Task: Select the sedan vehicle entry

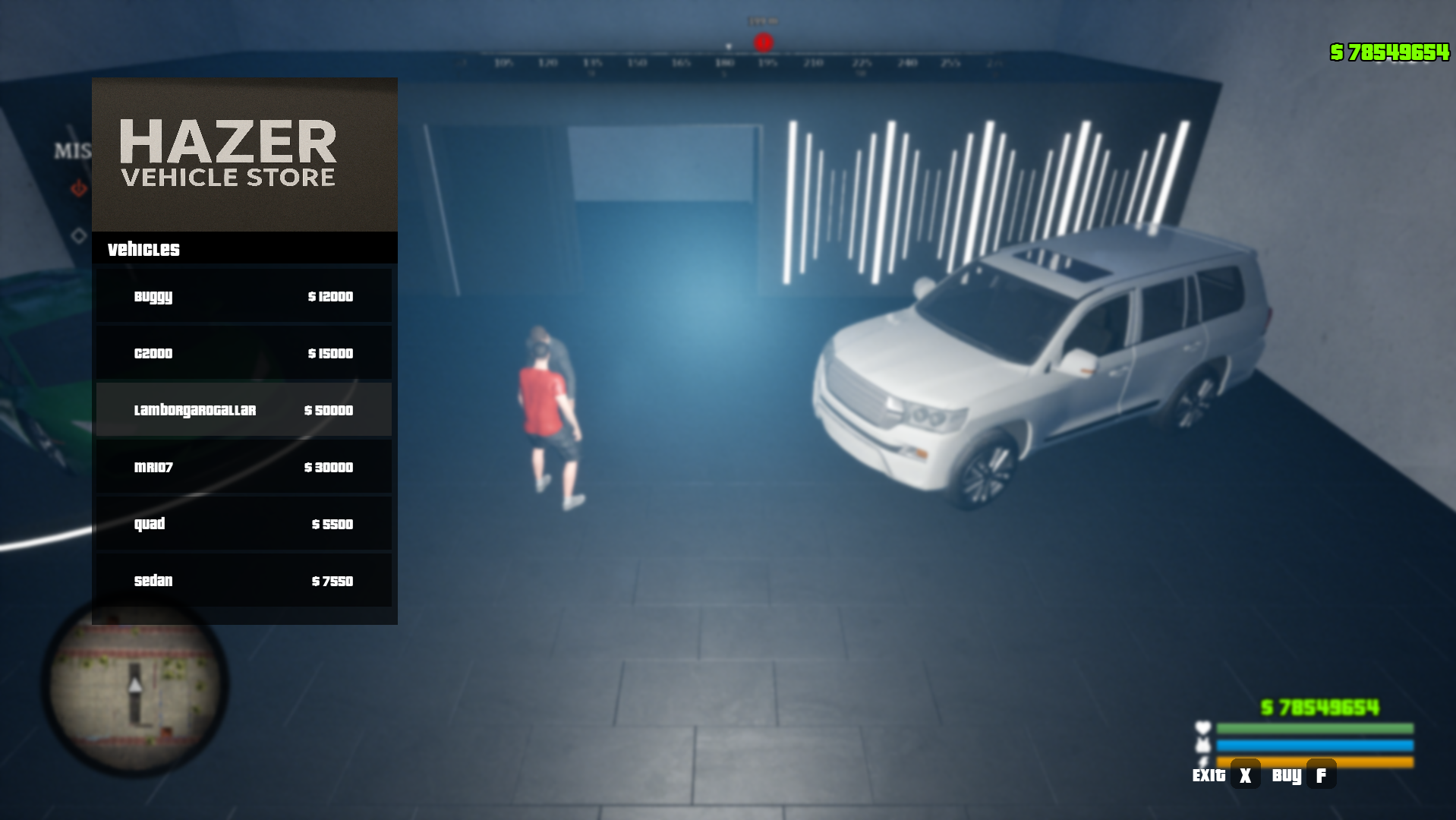Action: click(x=244, y=581)
